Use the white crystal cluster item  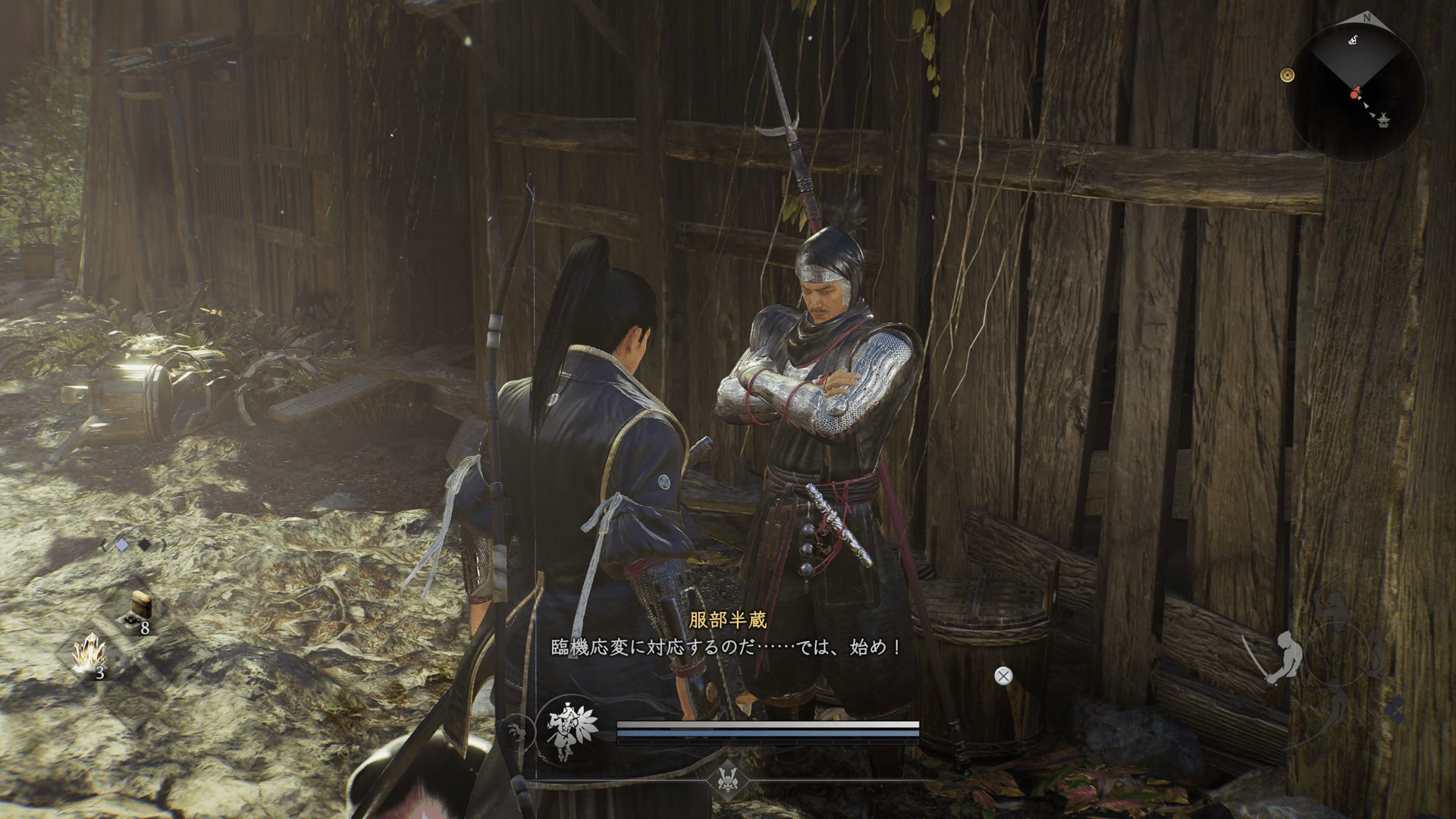(x=89, y=654)
